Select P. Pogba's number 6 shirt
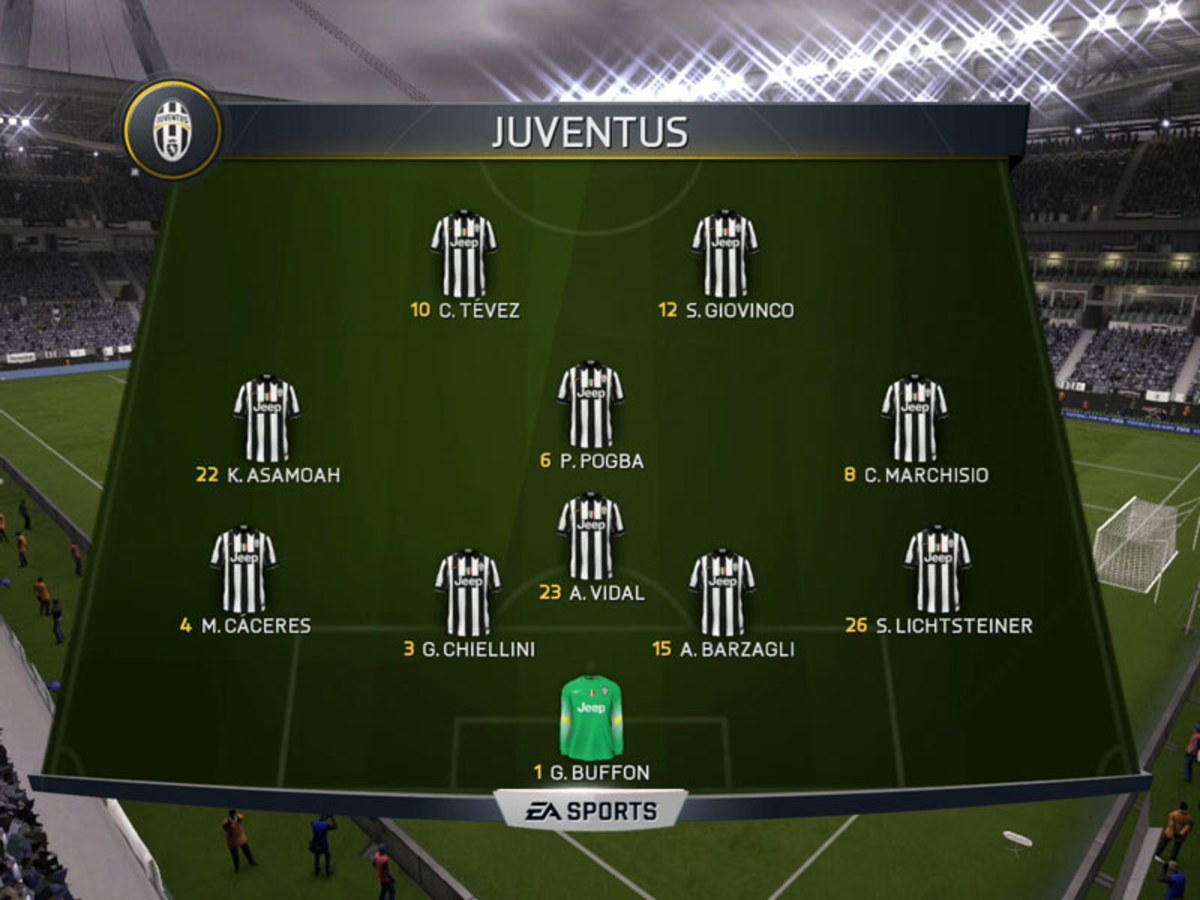This screenshot has width=1200, height=900. coord(590,404)
